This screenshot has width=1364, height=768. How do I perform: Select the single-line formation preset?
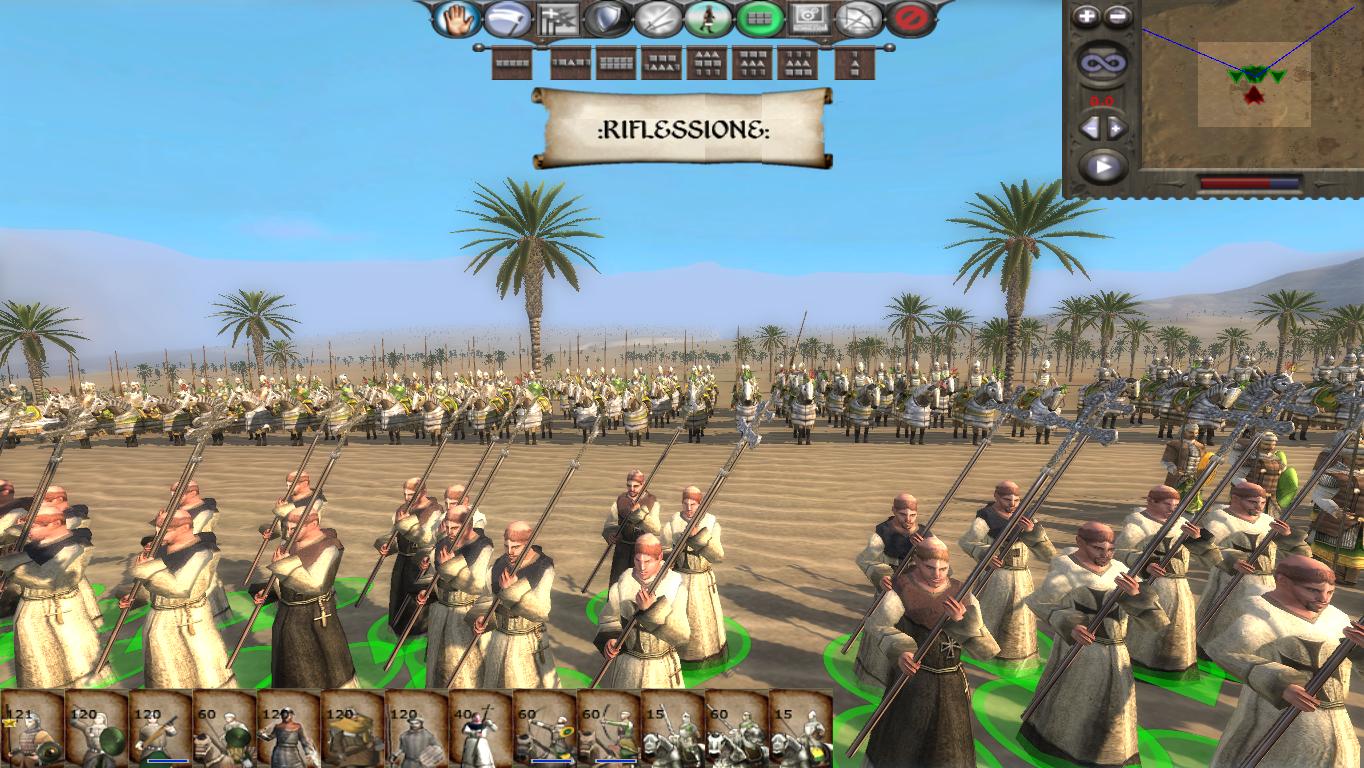pos(512,63)
